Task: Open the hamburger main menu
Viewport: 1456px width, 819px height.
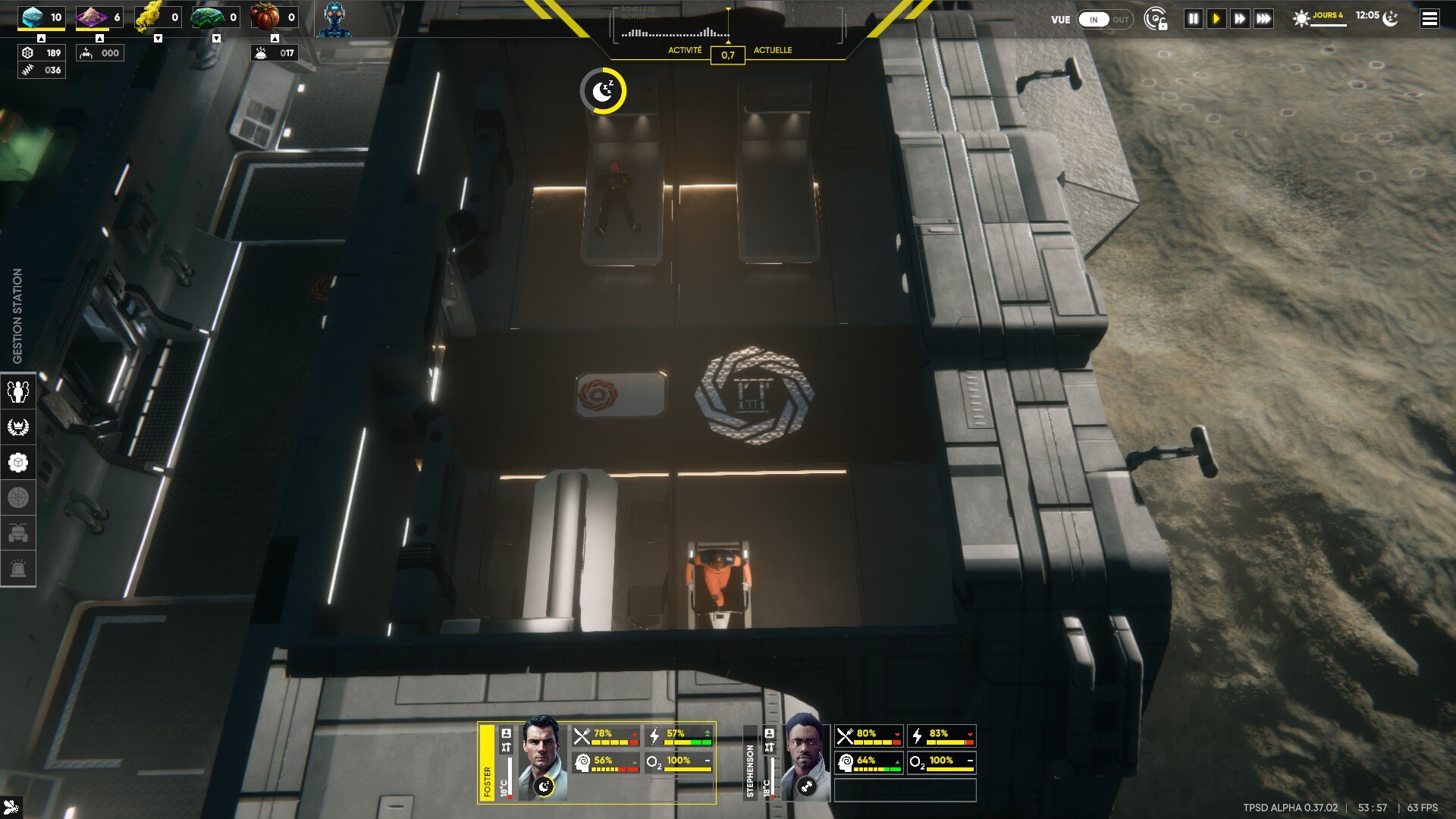Action: point(1429,19)
